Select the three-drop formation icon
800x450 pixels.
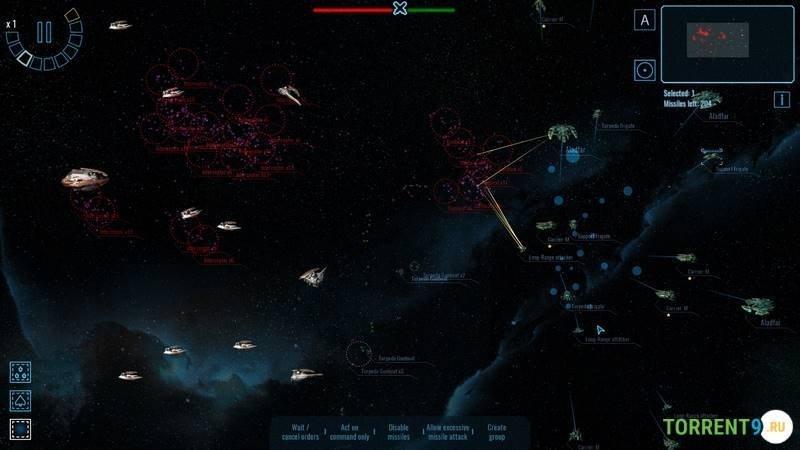coord(20,372)
